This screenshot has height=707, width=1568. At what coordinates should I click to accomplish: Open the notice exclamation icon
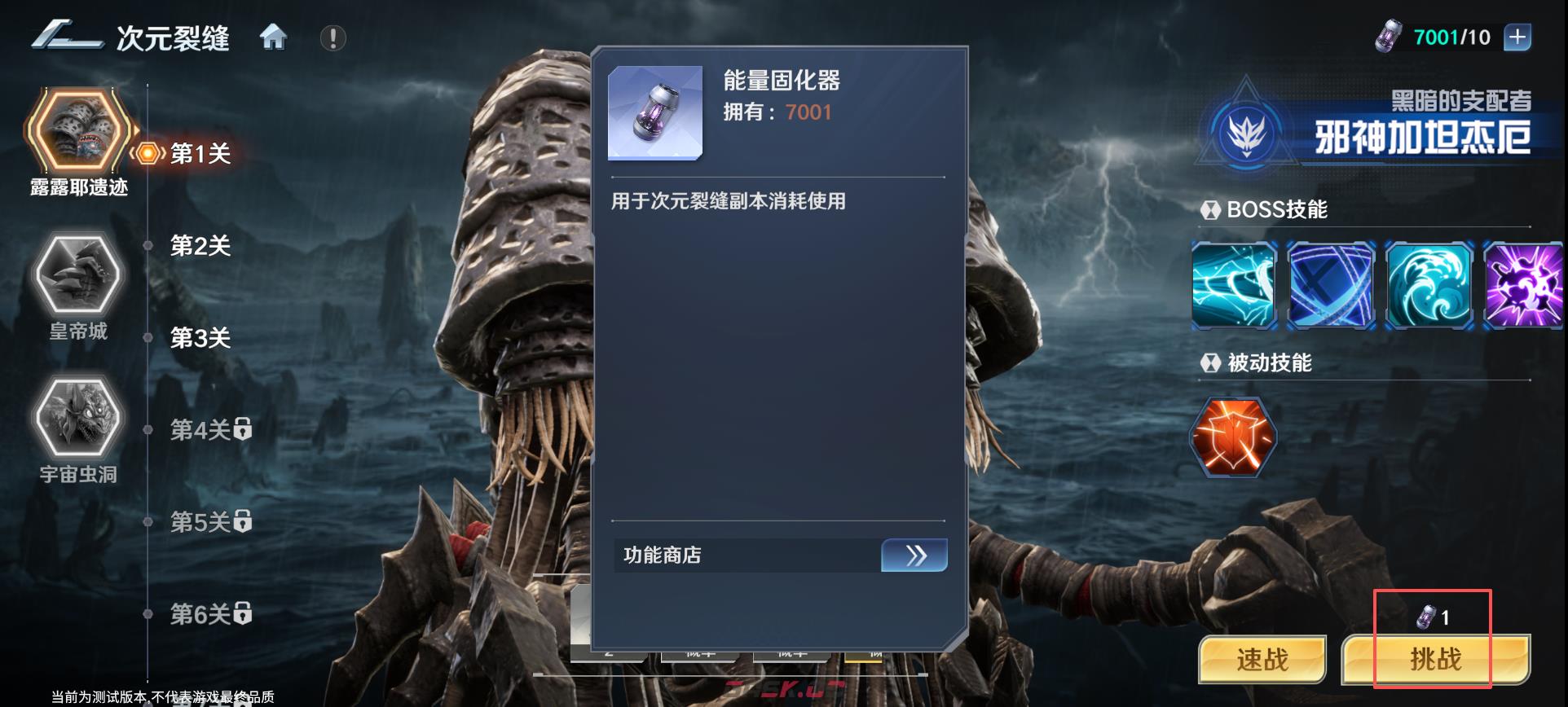pos(331,36)
